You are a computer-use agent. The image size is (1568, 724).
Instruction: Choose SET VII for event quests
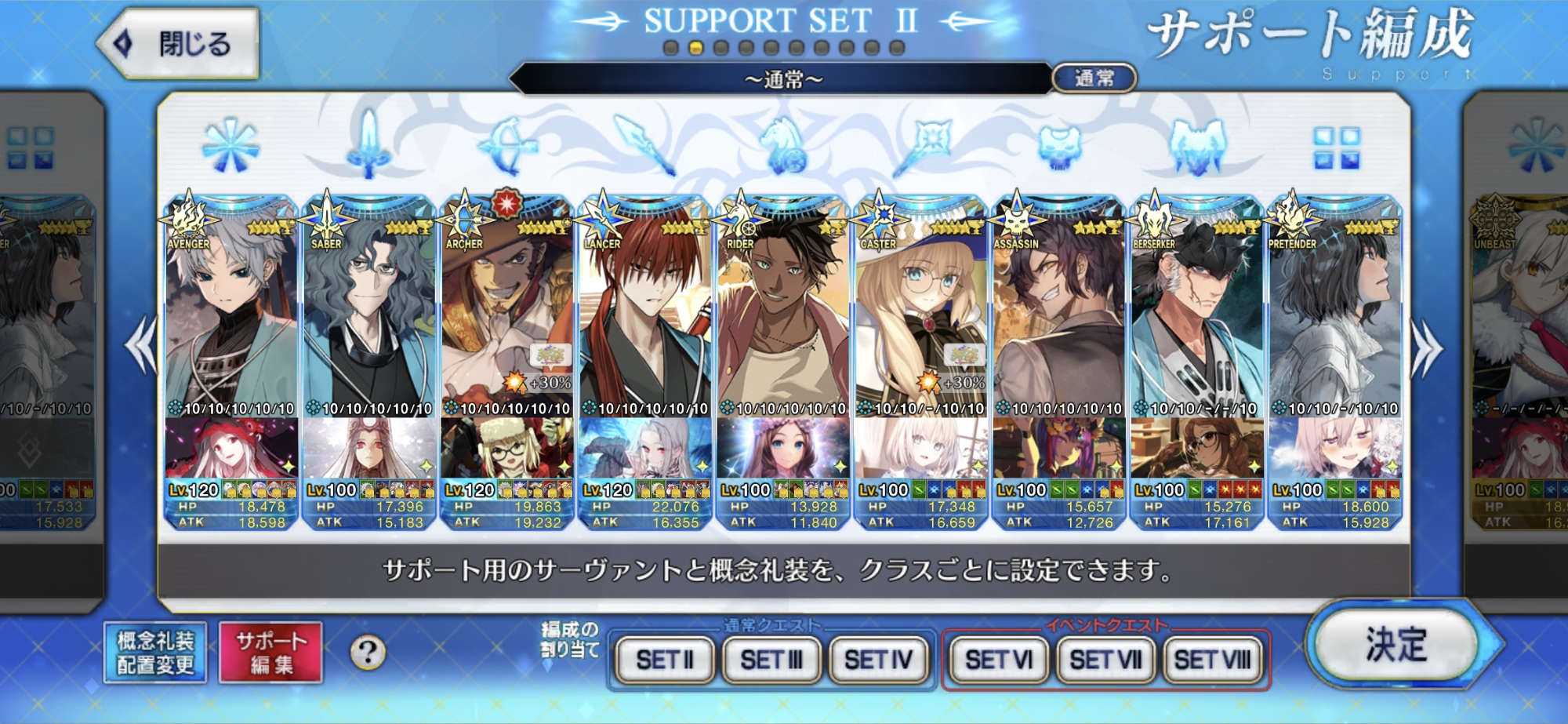(1105, 660)
